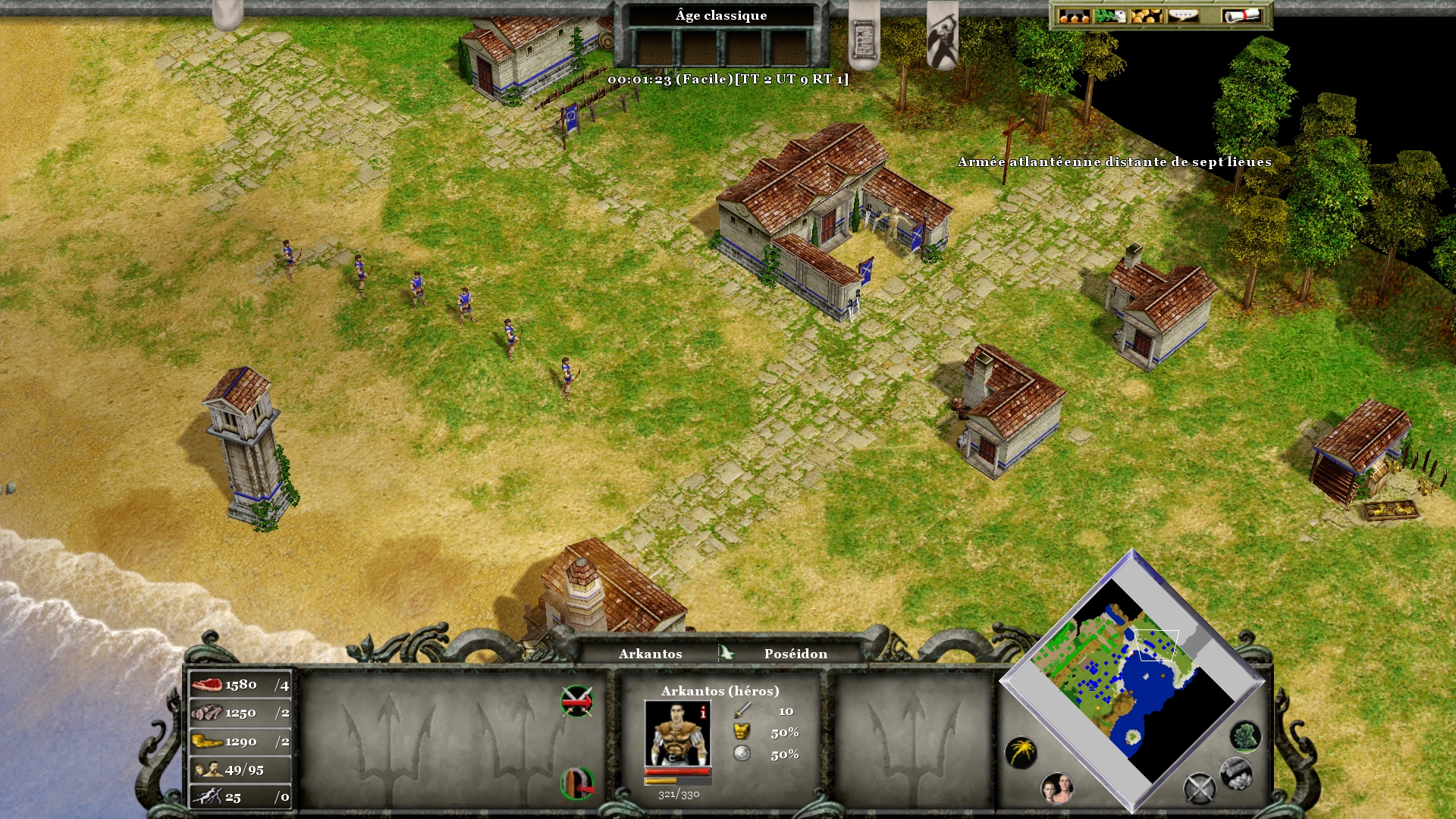Viewport: 1456px width, 819px height.
Task: Click the Poséidon god name label
Action: [x=795, y=654]
